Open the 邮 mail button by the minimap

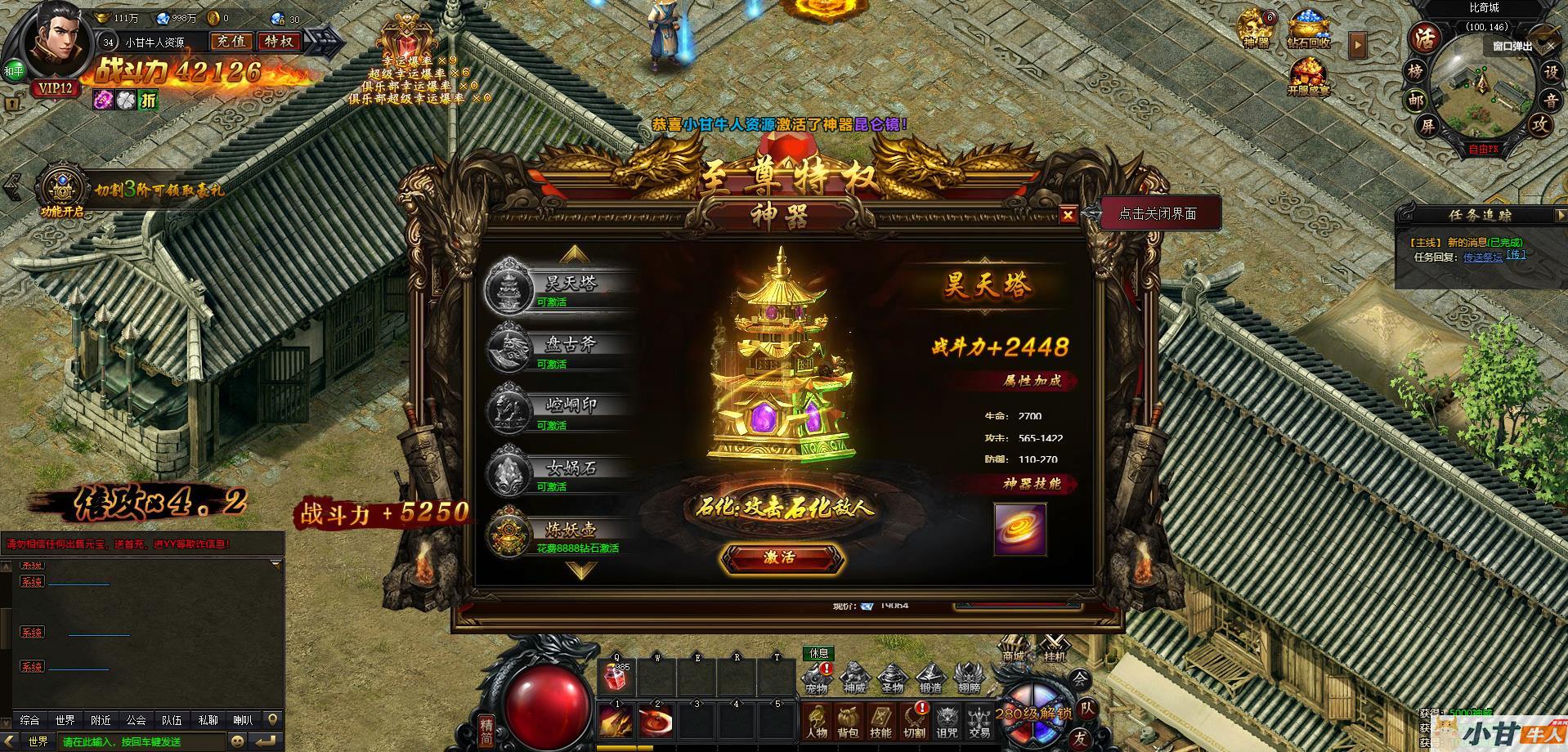tap(1415, 100)
